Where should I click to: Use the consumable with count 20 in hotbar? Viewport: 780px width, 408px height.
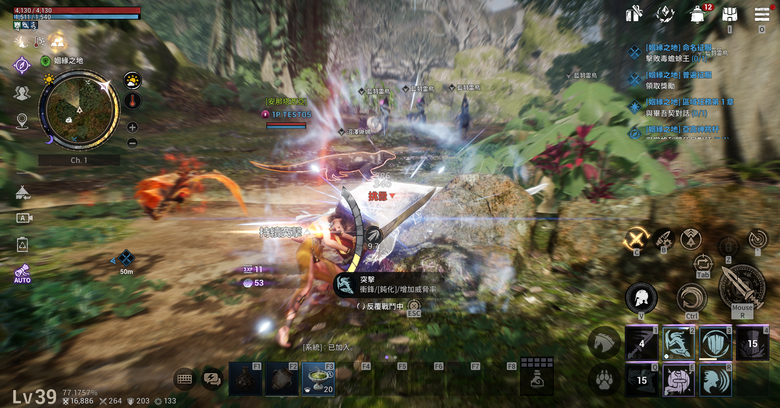tap(319, 378)
